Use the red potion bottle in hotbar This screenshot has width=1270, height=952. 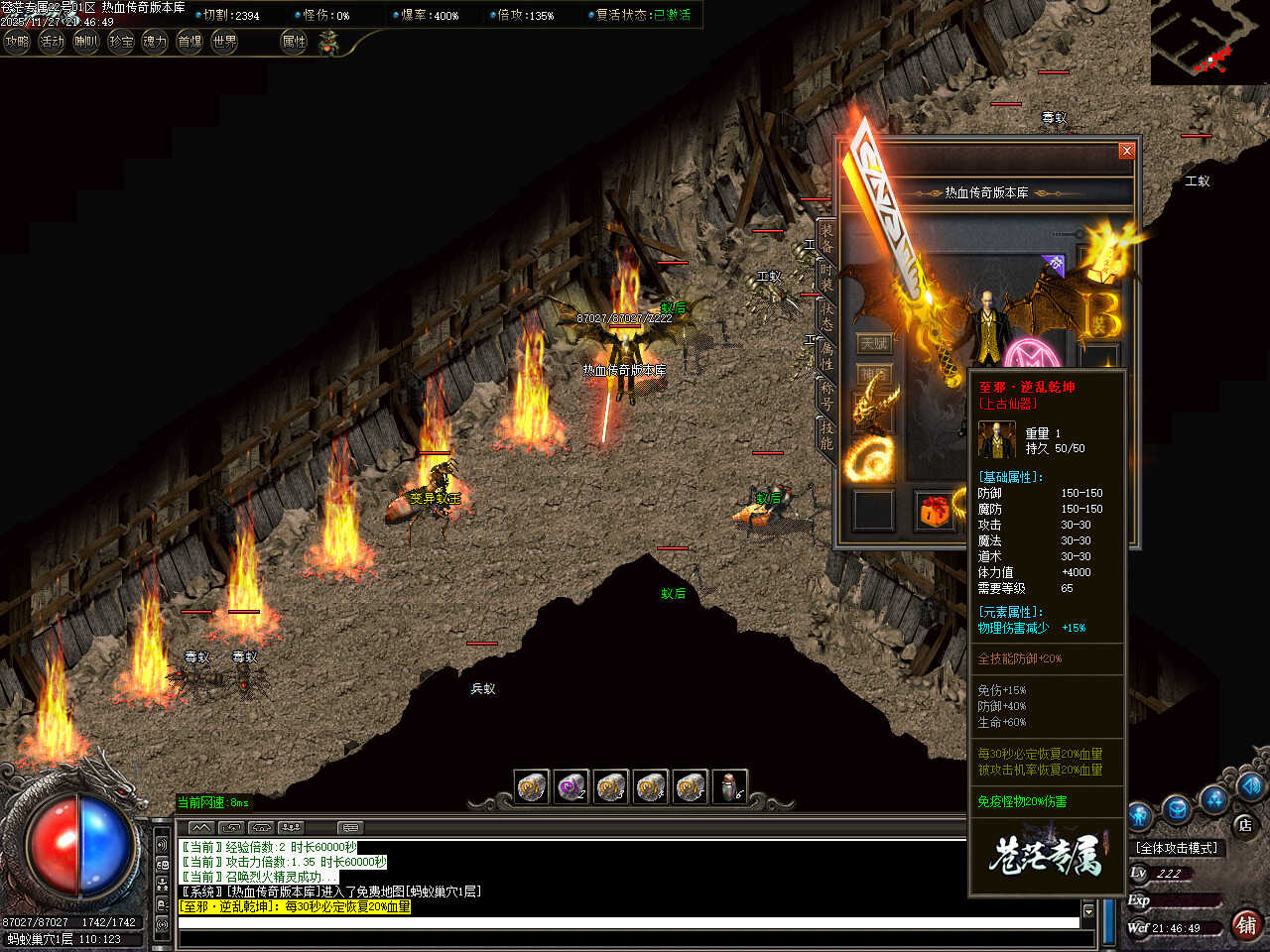click(x=730, y=787)
